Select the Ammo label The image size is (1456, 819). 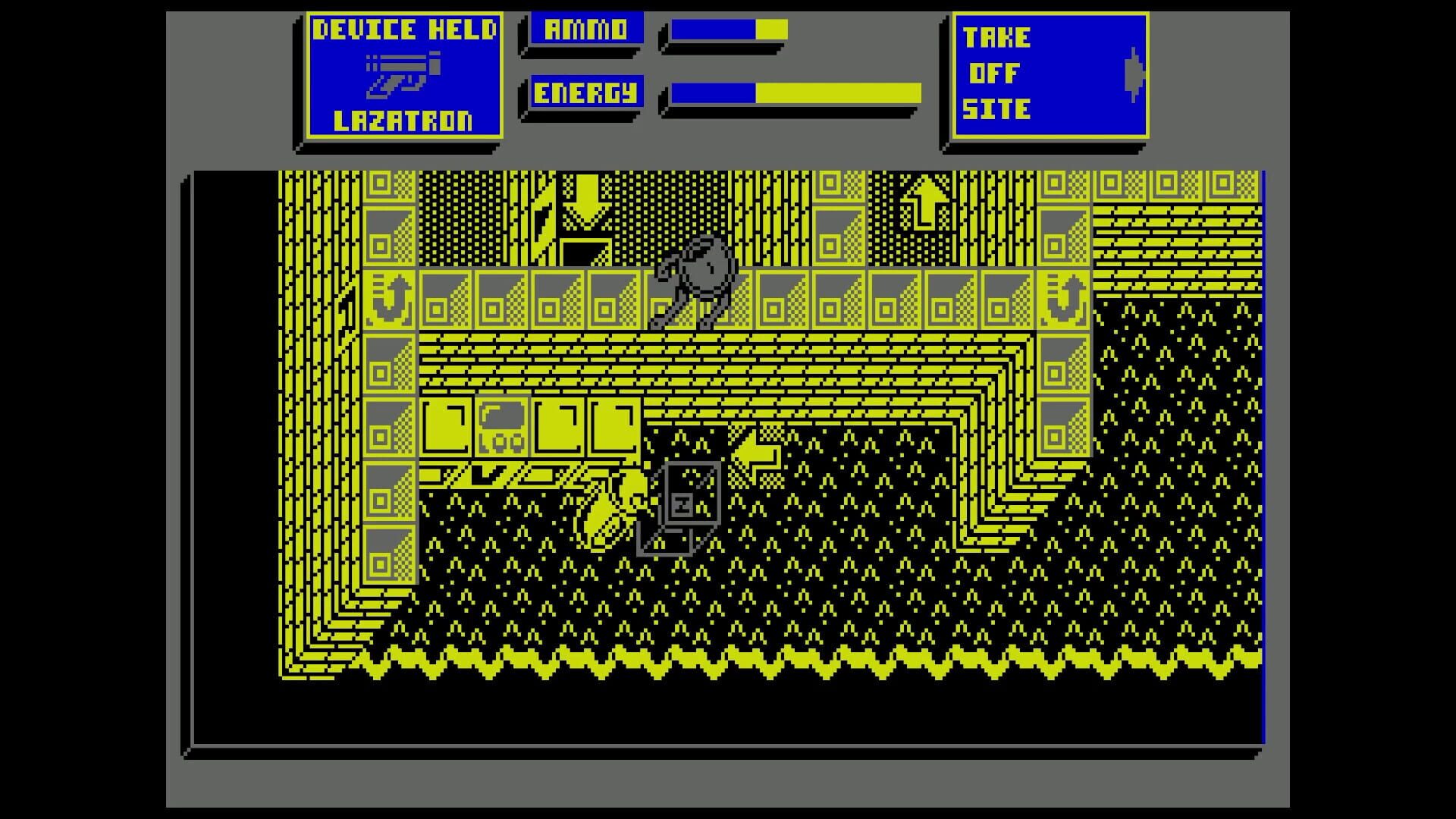[584, 30]
